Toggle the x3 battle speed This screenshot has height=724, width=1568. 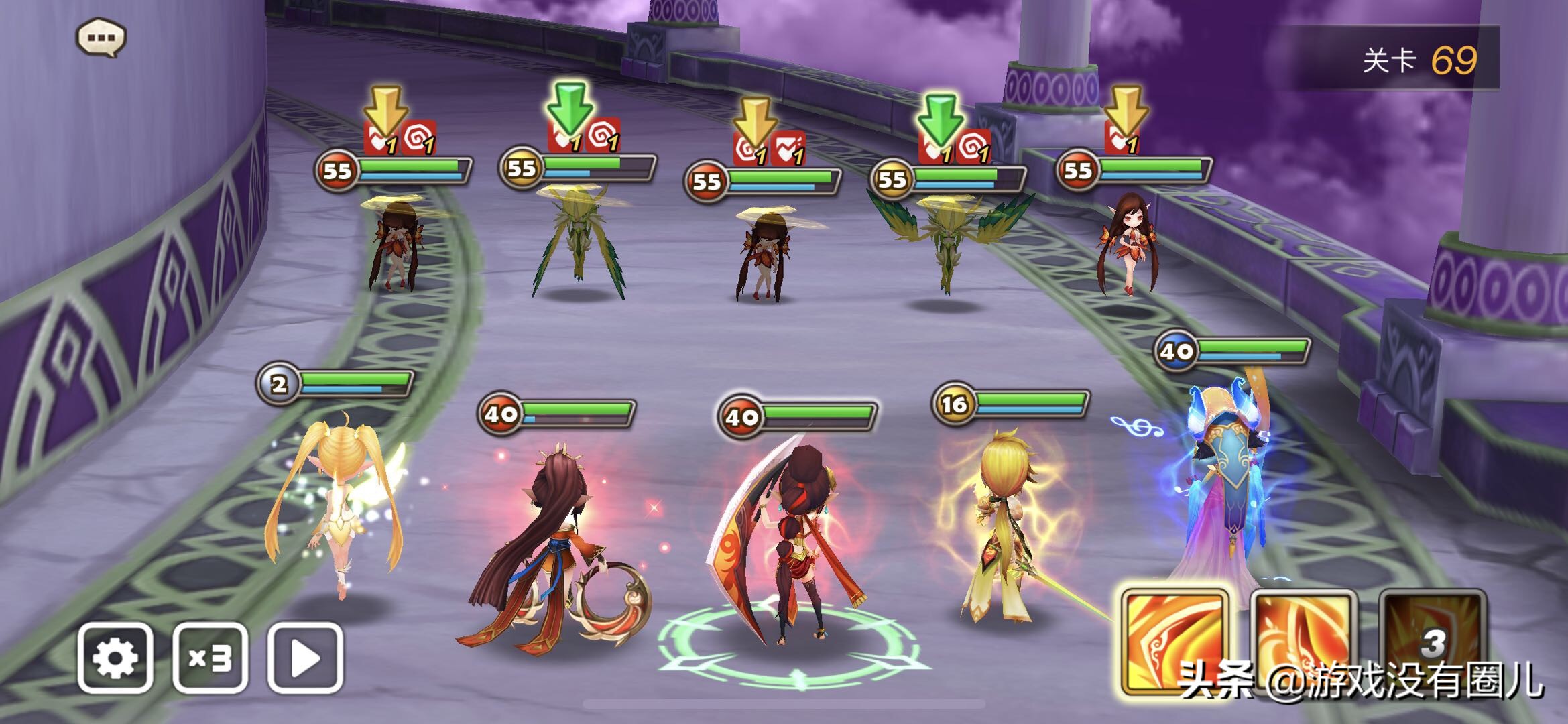(210, 658)
